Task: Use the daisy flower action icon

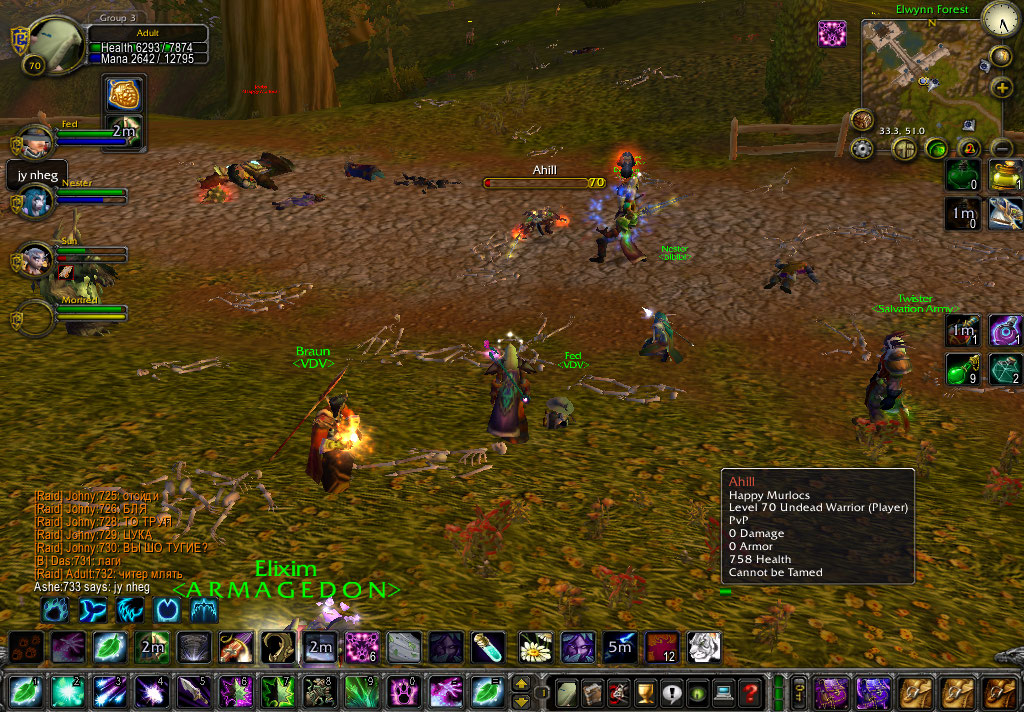Action: (x=535, y=648)
